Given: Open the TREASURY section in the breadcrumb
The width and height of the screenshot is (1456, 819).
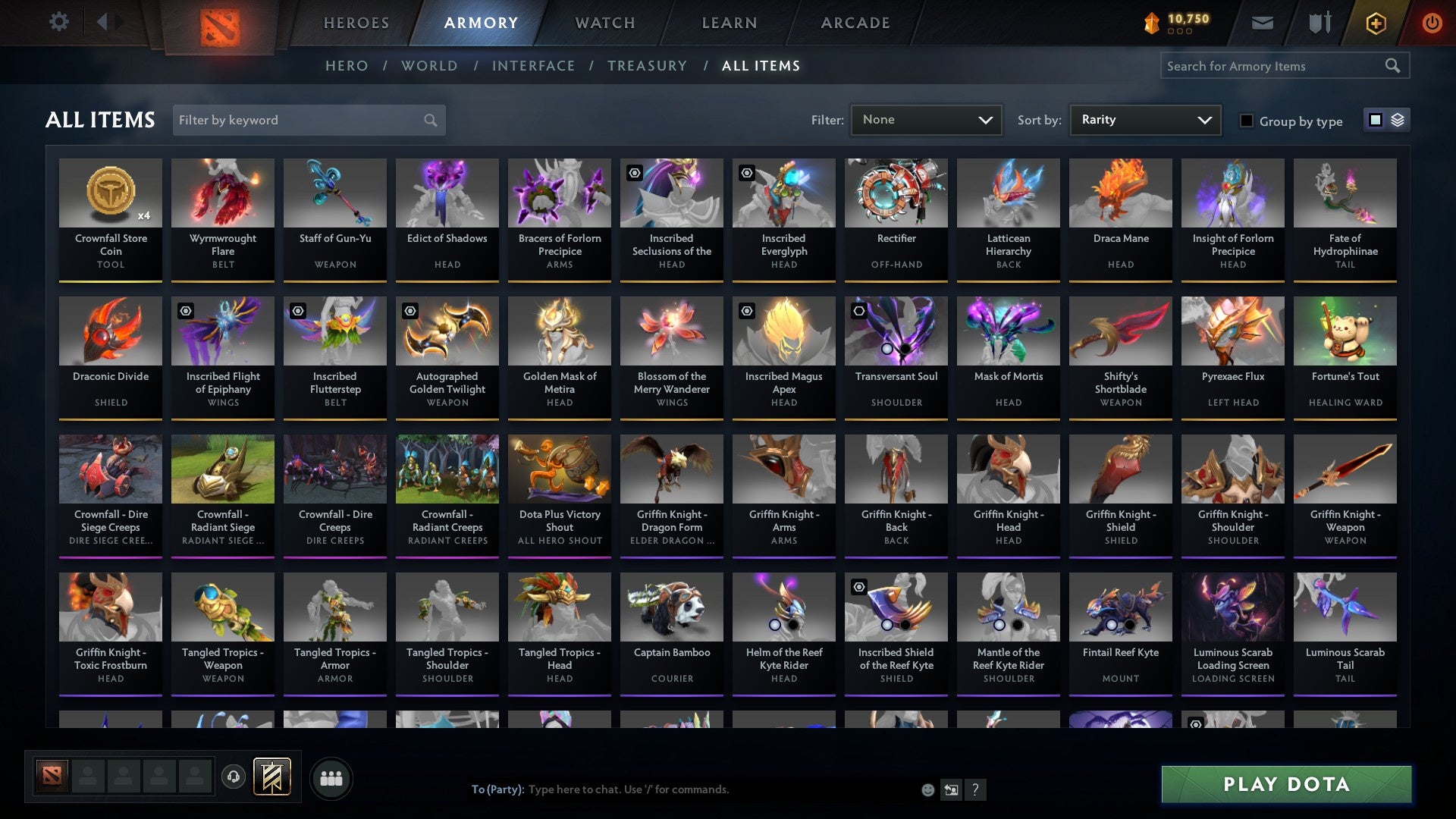Looking at the screenshot, I should point(648,66).
